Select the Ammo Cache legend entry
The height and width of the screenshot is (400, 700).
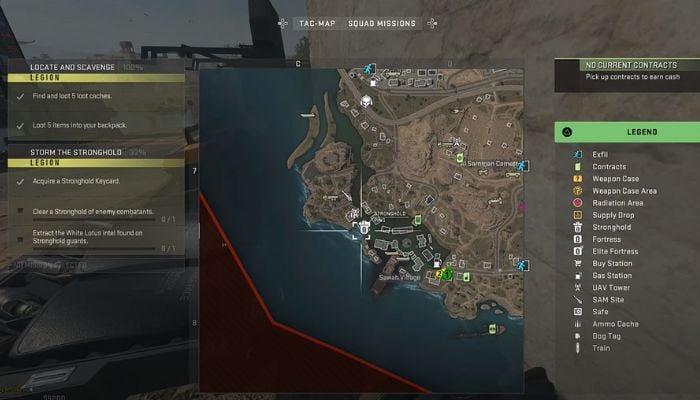point(616,323)
